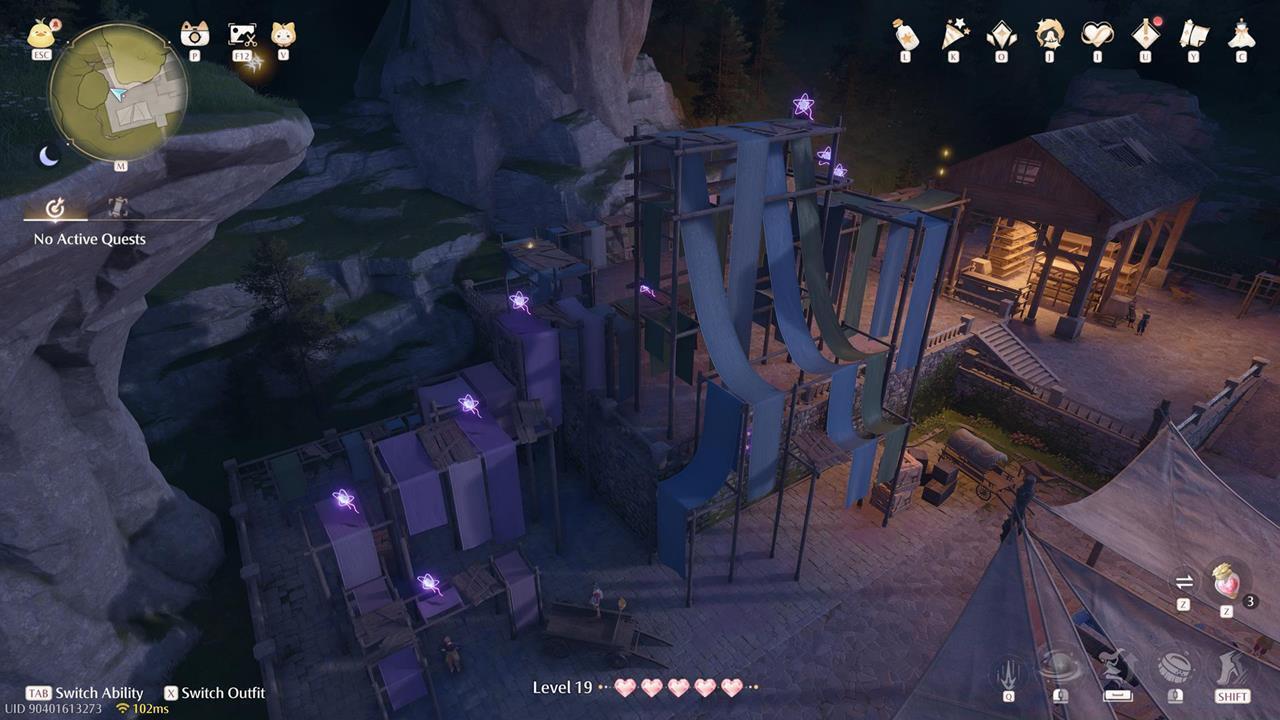The height and width of the screenshot is (720, 1280).
Task: Launch the cat camera photo mode
Action: point(195,35)
